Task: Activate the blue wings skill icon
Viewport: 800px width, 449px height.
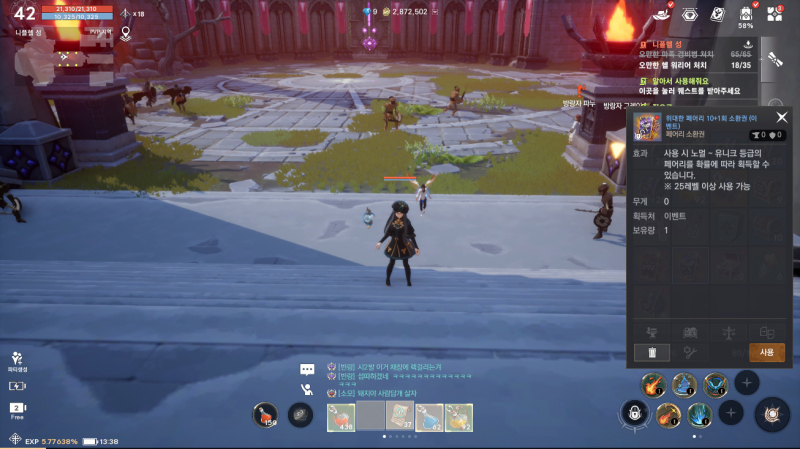Action: click(715, 384)
